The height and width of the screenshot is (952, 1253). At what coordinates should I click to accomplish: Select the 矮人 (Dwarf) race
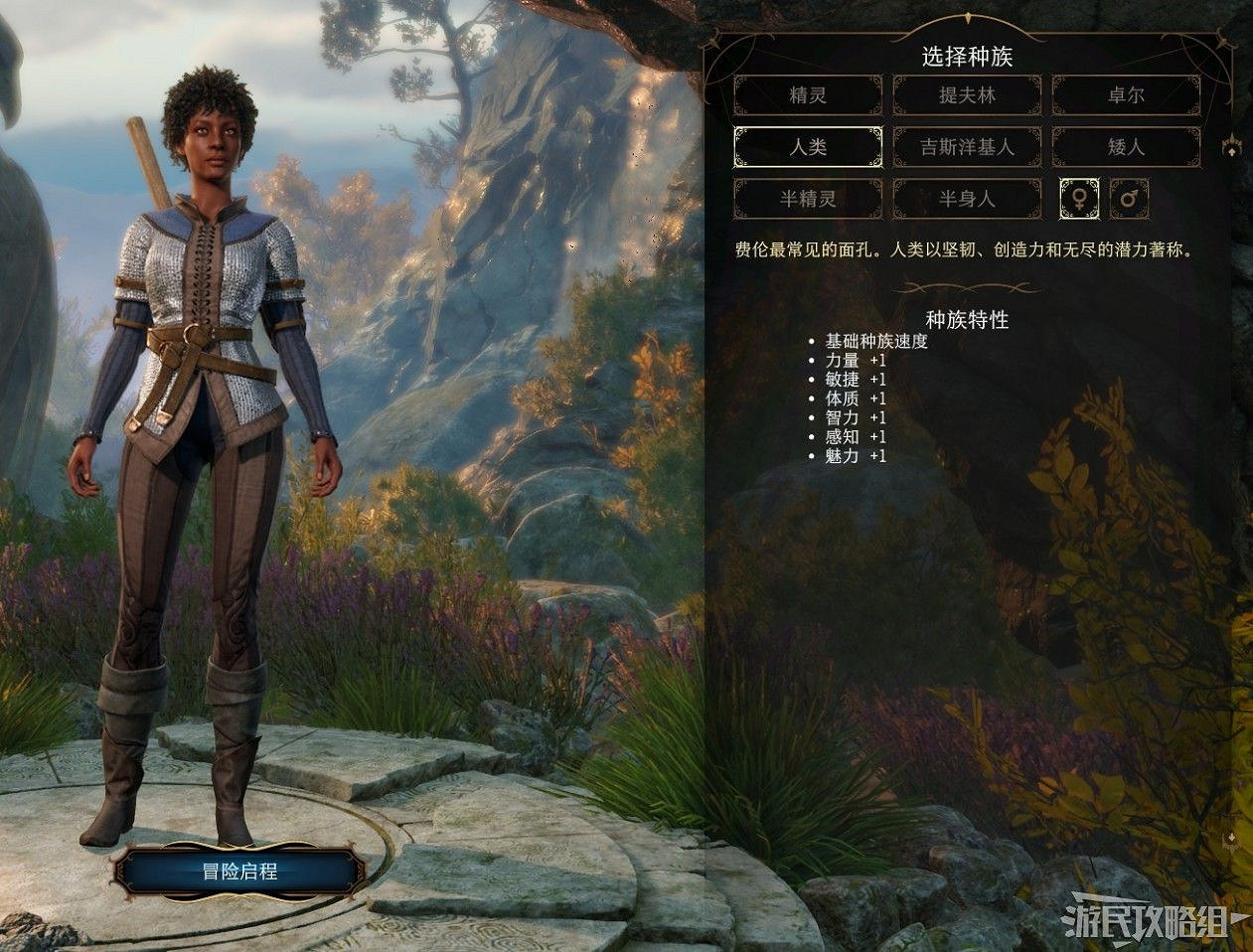tap(1126, 147)
